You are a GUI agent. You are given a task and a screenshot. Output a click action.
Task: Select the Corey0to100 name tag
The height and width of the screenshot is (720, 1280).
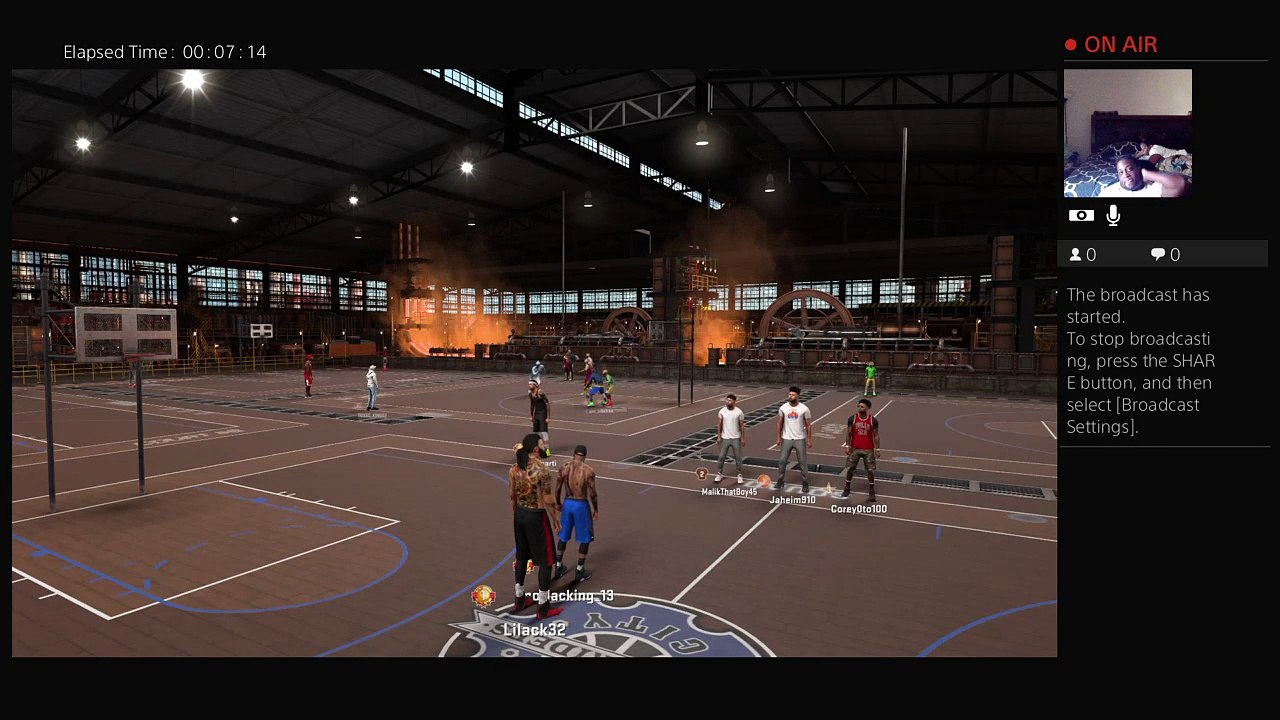[x=858, y=509]
